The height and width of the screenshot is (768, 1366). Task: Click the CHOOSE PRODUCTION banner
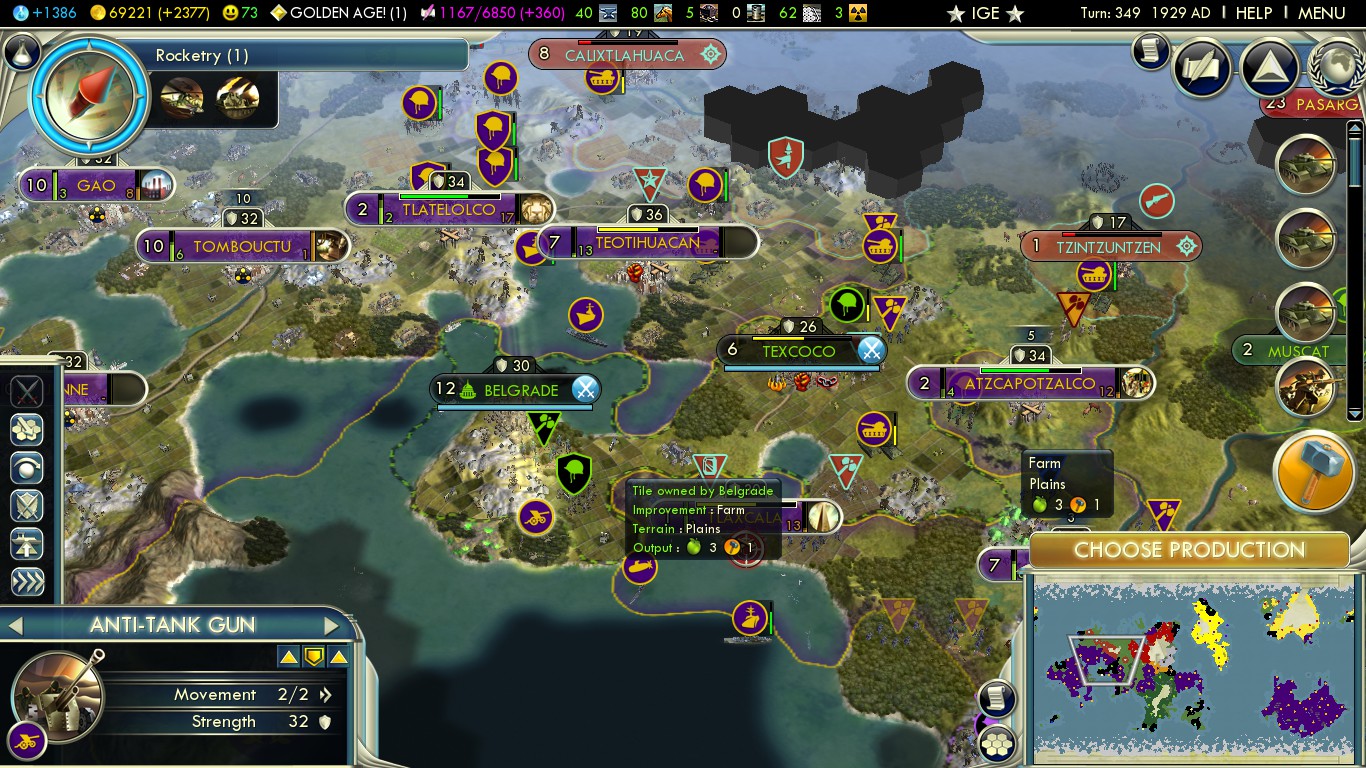[1188, 550]
